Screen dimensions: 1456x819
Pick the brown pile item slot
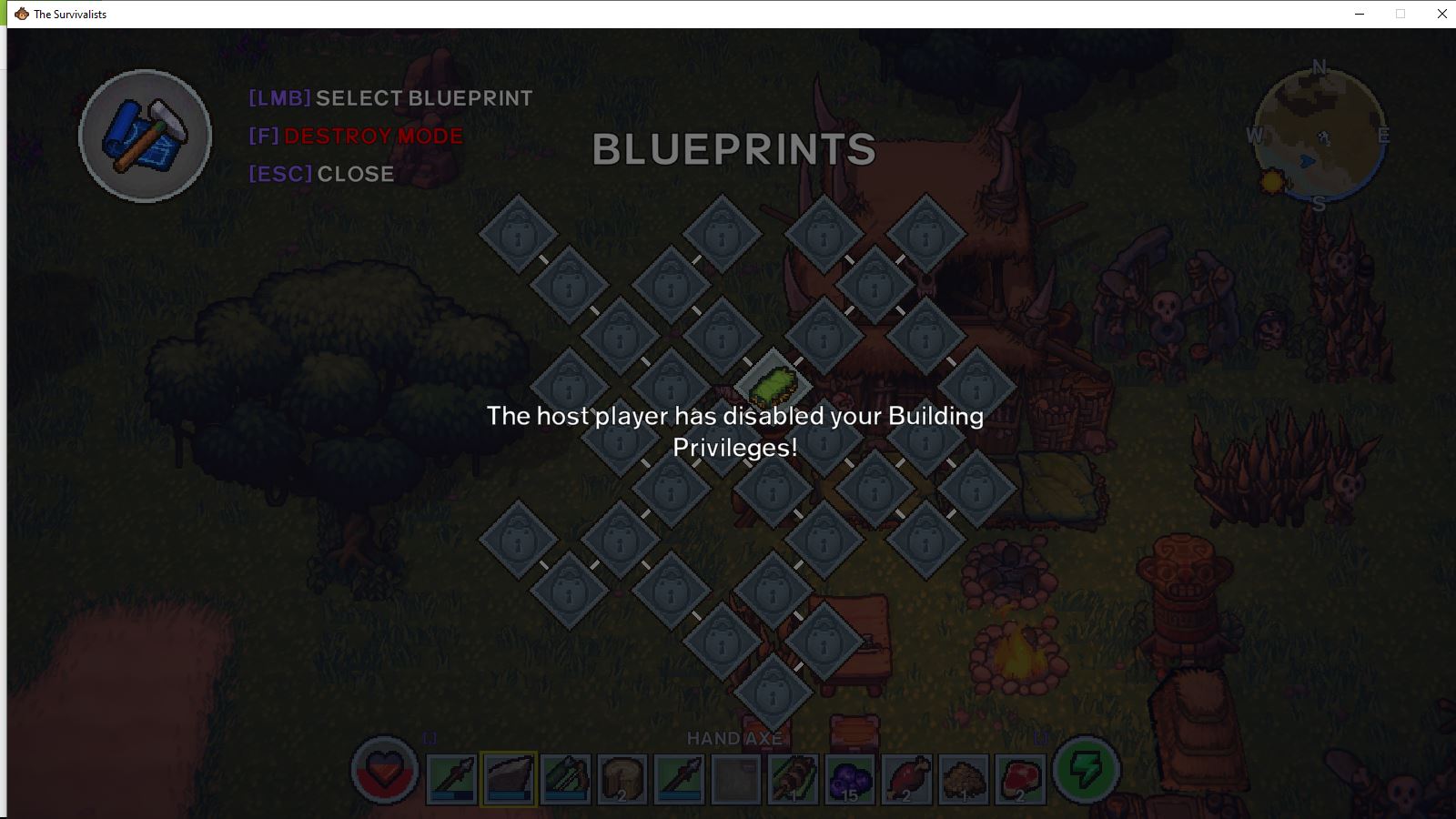point(963,779)
